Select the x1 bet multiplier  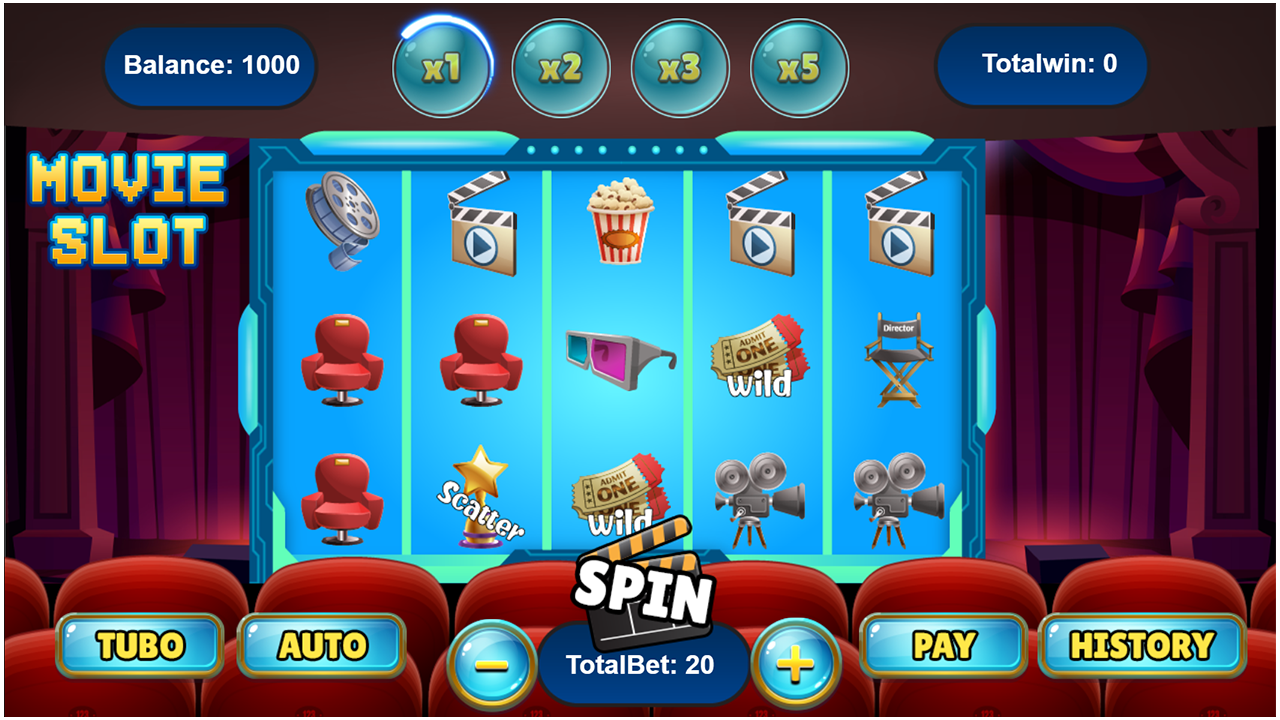pyautogui.click(x=443, y=66)
